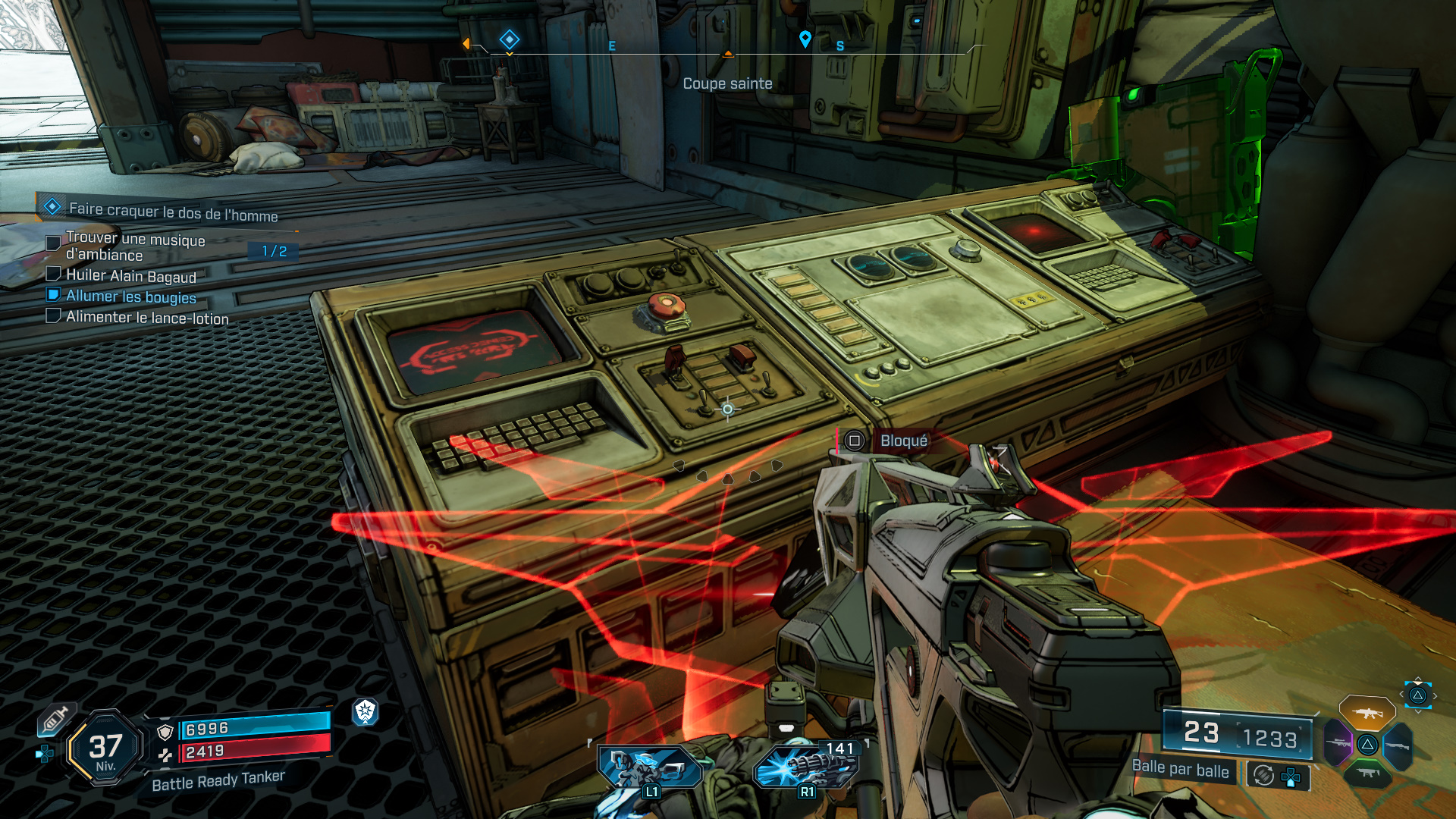This screenshot has width=1456, height=819.
Task: Equip the blue shotgun weapon slot
Action: [1398, 746]
